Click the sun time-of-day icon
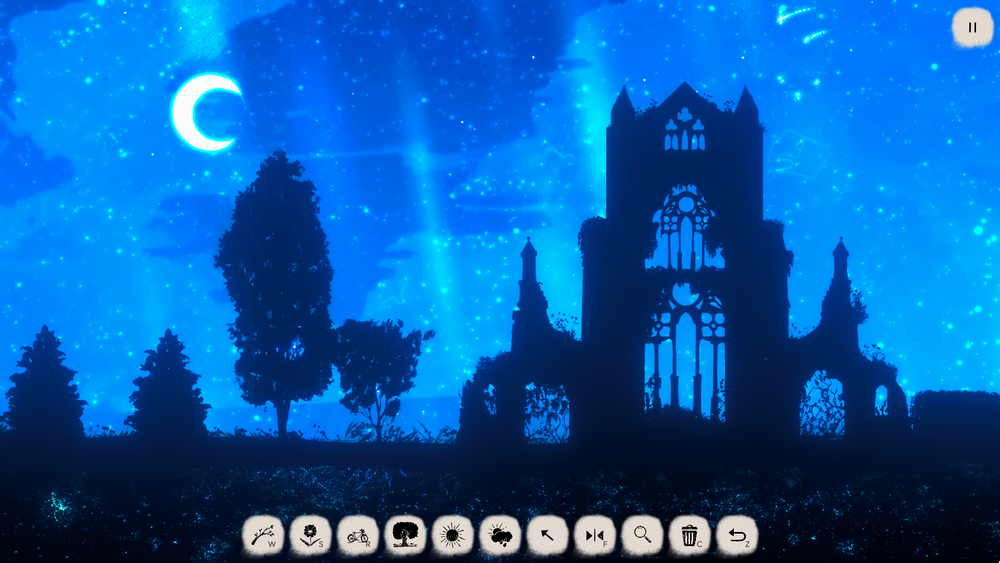This screenshot has height=563, width=1000. coord(453,536)
